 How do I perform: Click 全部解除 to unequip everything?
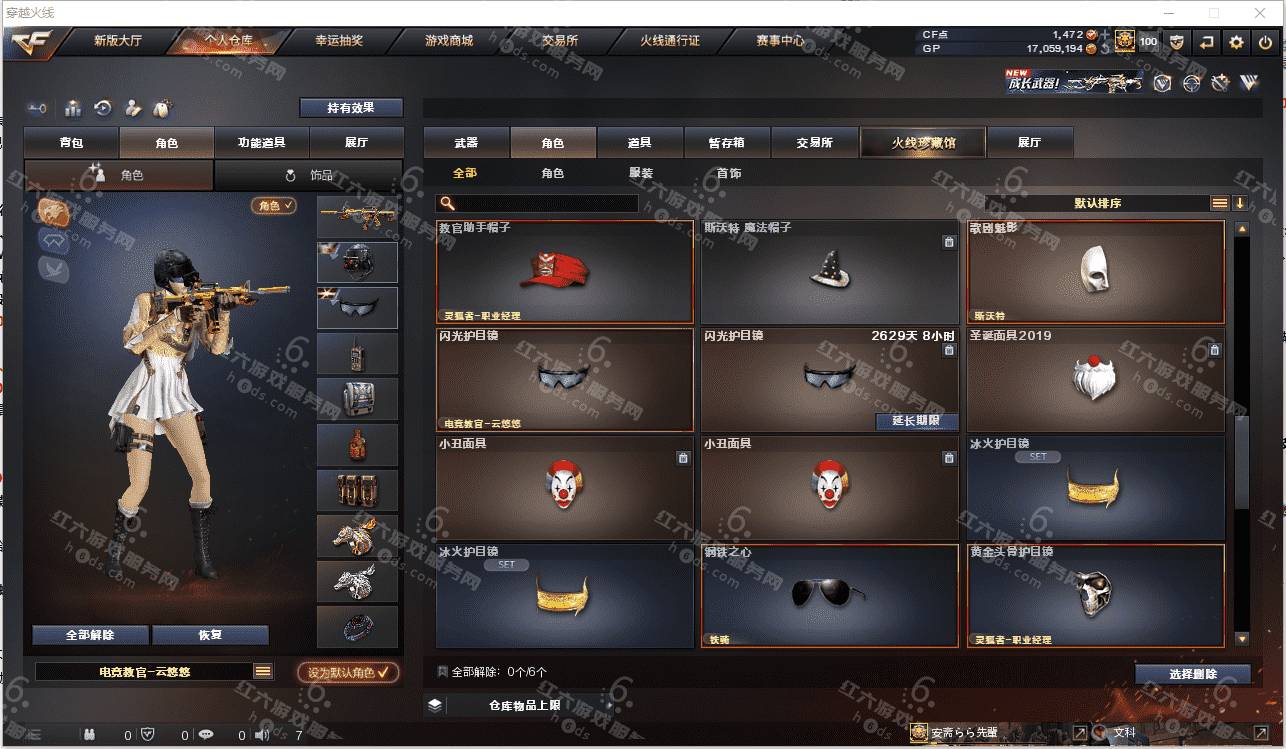90,635
